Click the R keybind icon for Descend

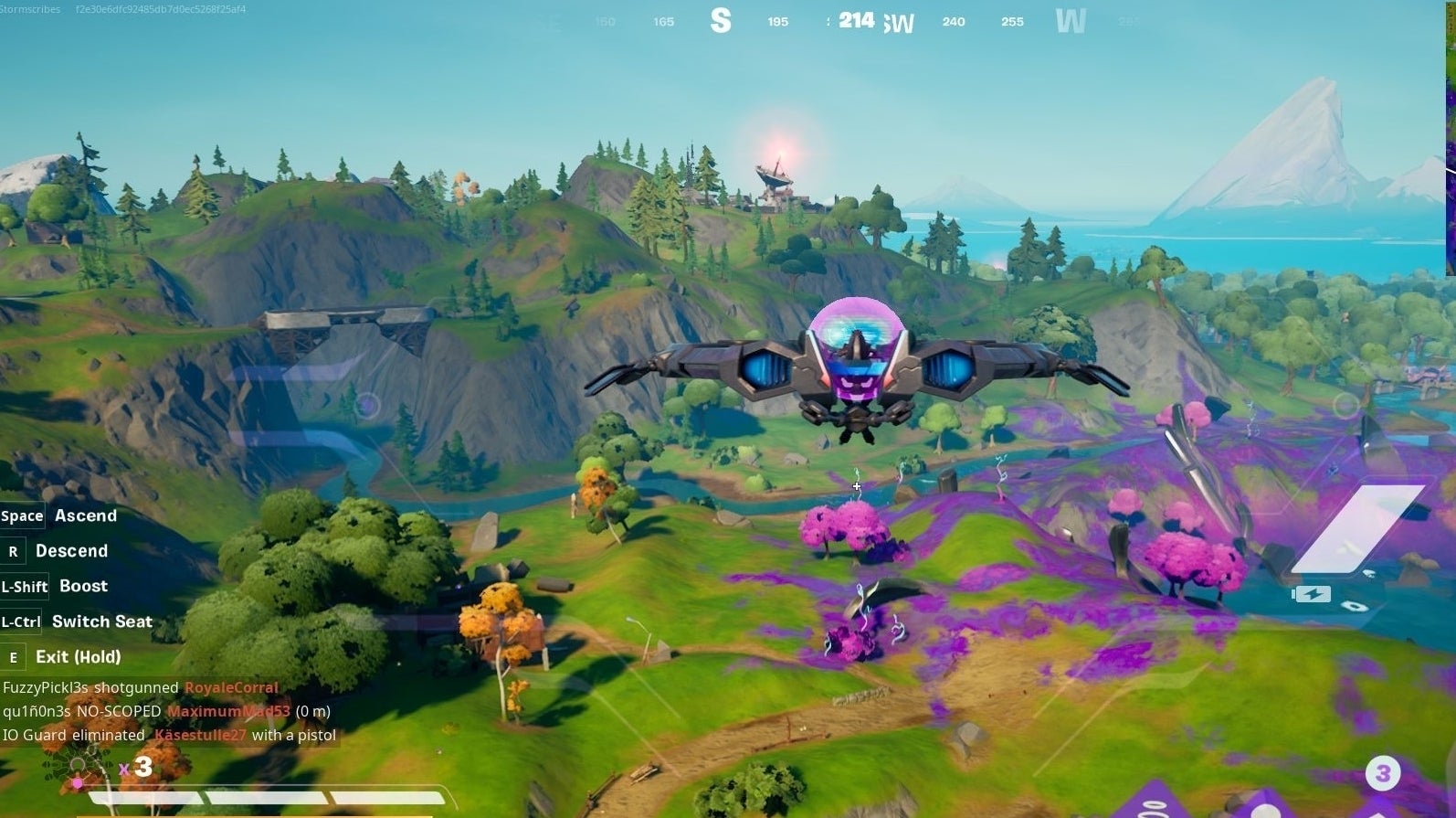coord(12,551)
